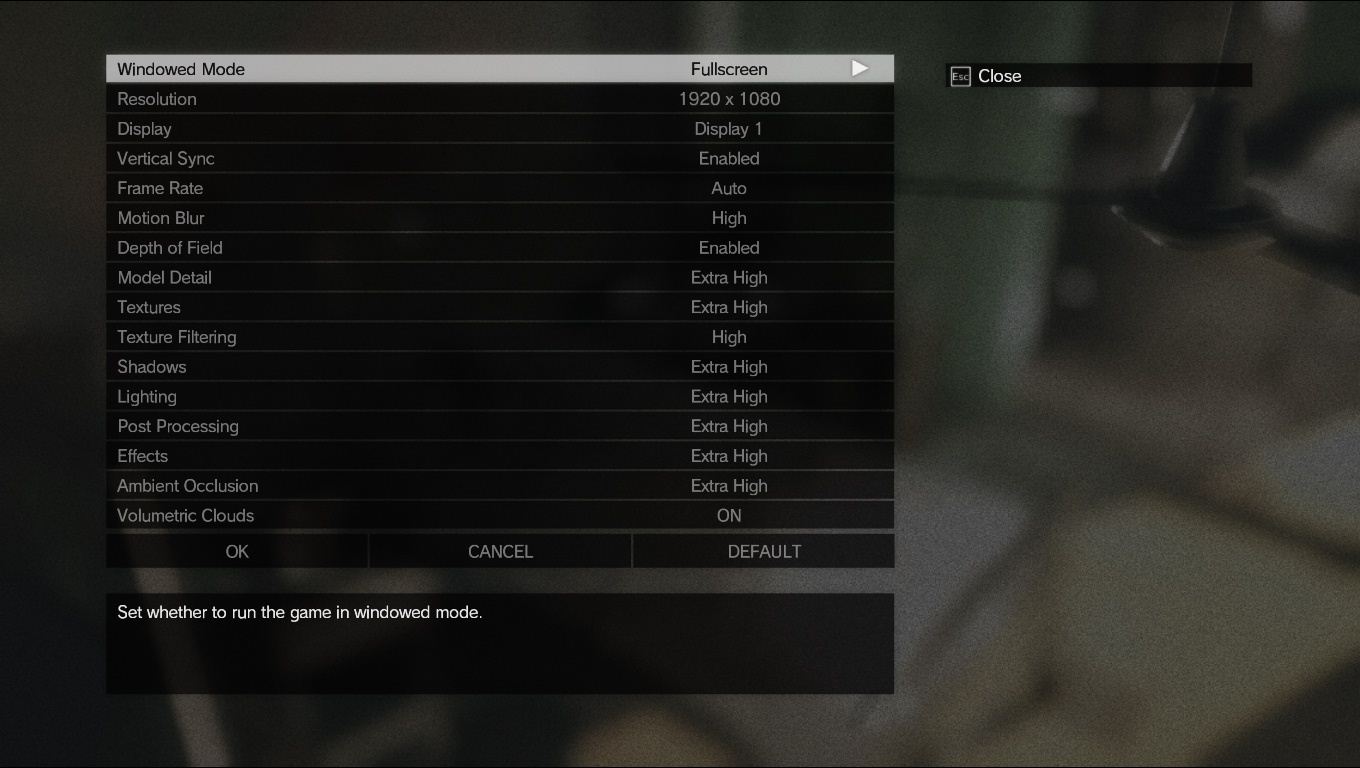
Task: Highlight the Lighting quality row
Action: [500, 396]
